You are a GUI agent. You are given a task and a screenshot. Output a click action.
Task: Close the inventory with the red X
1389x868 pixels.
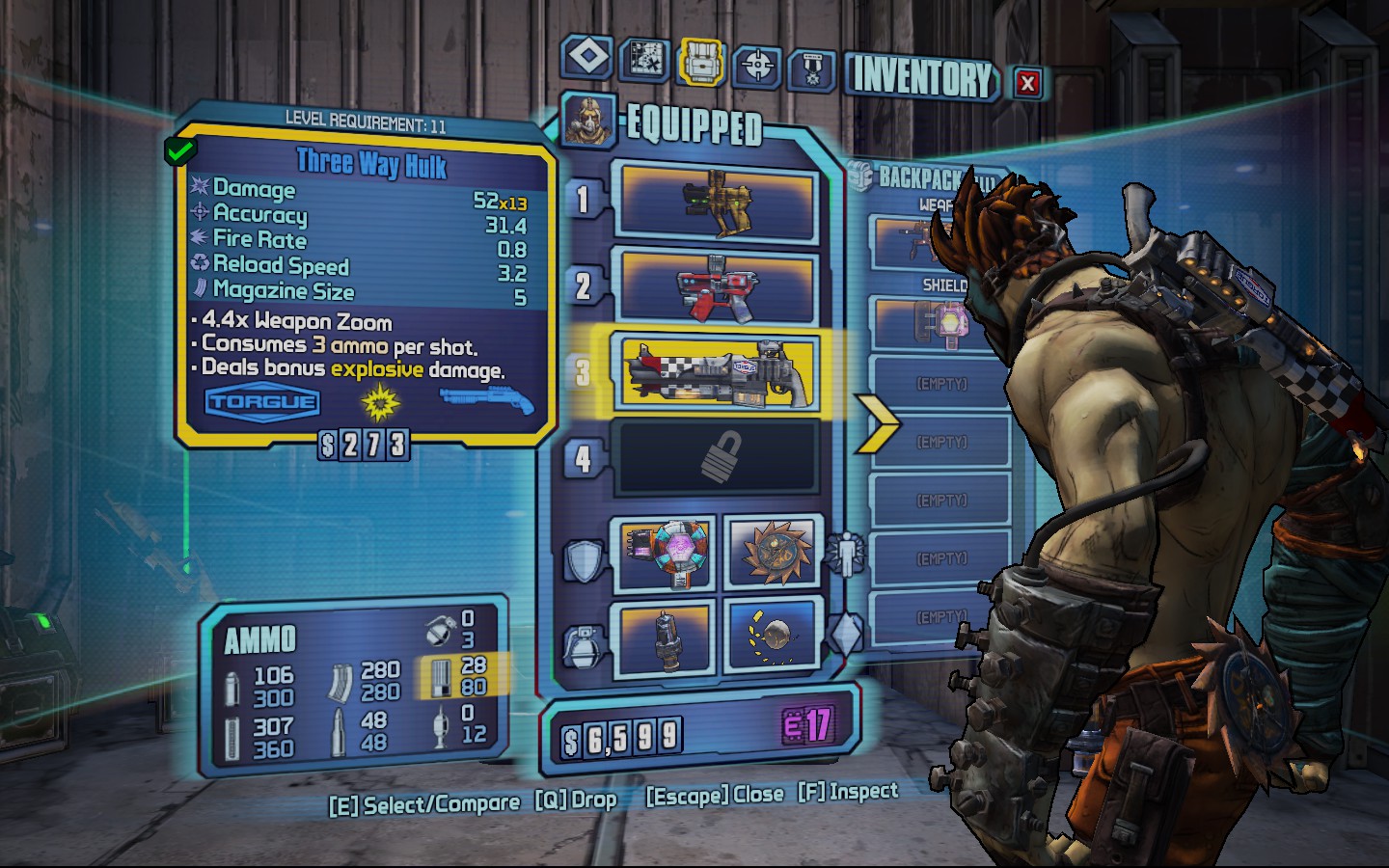1027,83
